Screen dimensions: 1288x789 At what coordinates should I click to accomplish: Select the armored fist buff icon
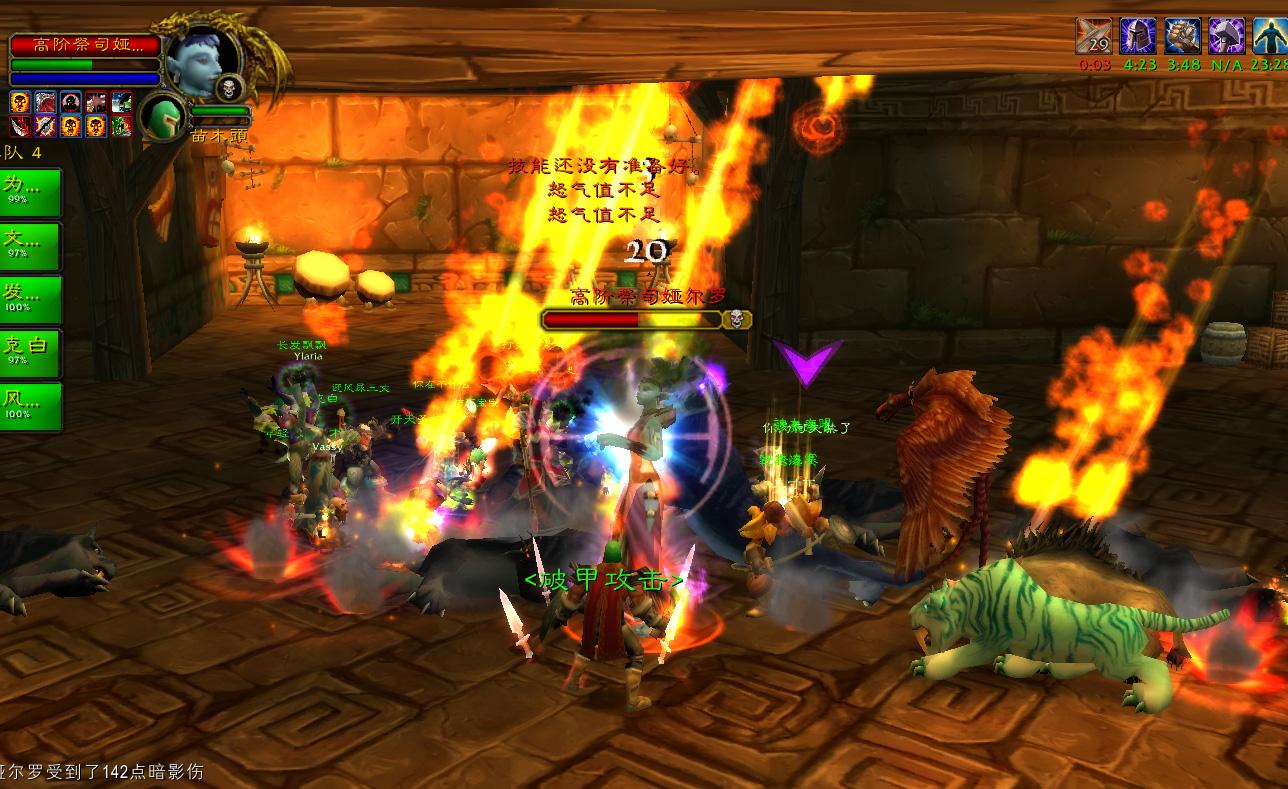[1182, 37]
